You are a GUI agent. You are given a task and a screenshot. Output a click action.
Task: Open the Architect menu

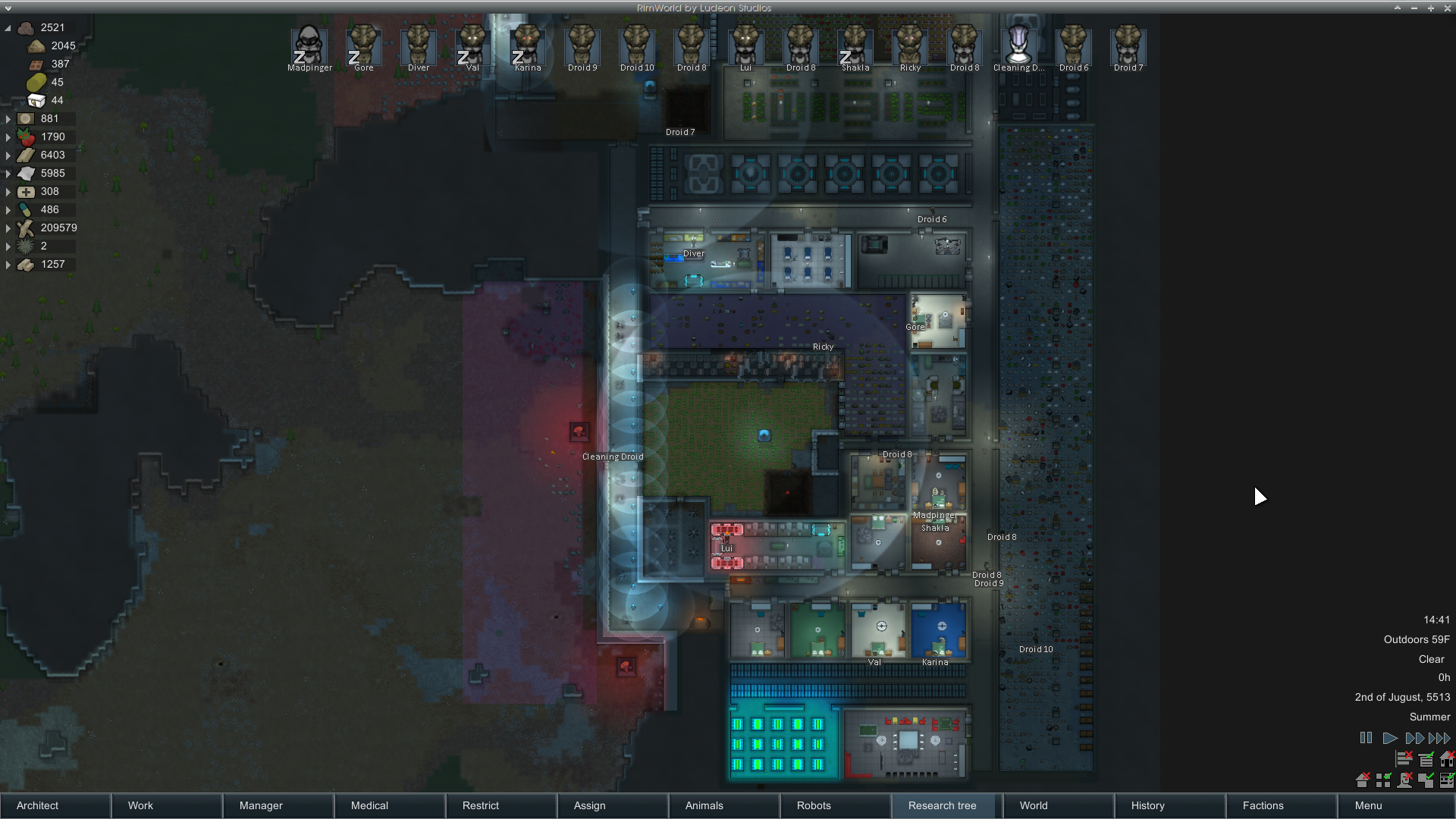click(x=55, y=805)
